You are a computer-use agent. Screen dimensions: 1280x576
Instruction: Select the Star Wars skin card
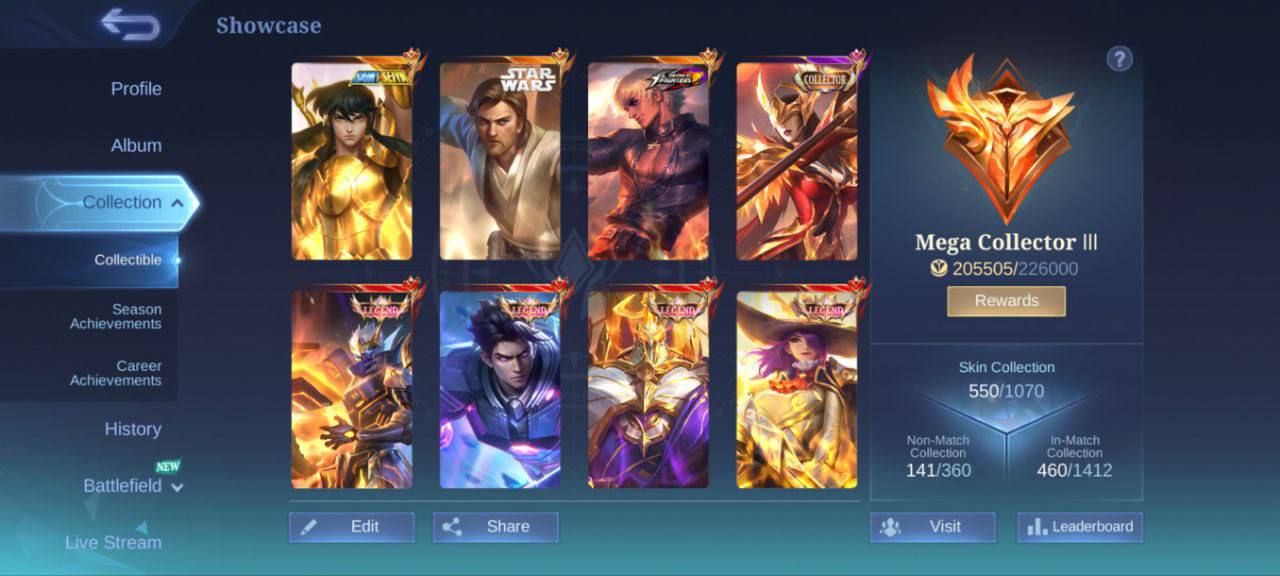(x=500, y=162)
